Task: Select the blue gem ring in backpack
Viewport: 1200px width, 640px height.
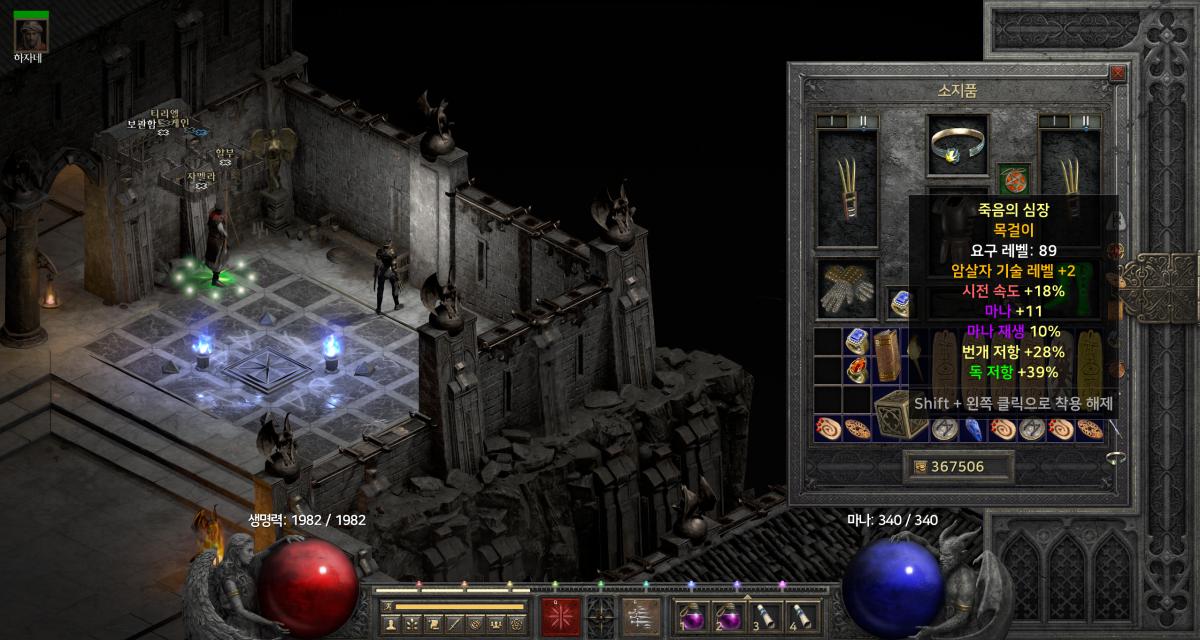Action: [856, 342]
